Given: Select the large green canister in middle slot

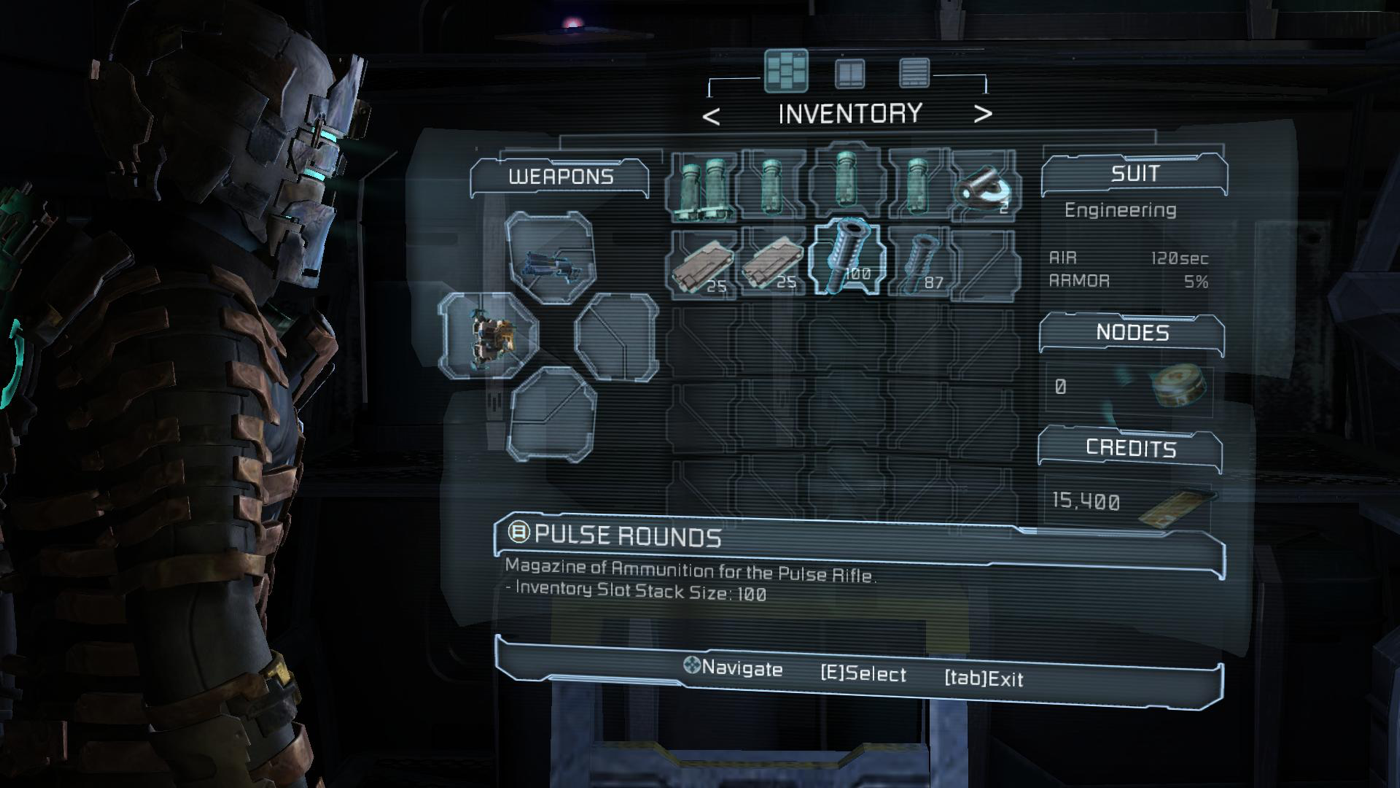Looking at the screenshot, I should [x=845, y=185].
